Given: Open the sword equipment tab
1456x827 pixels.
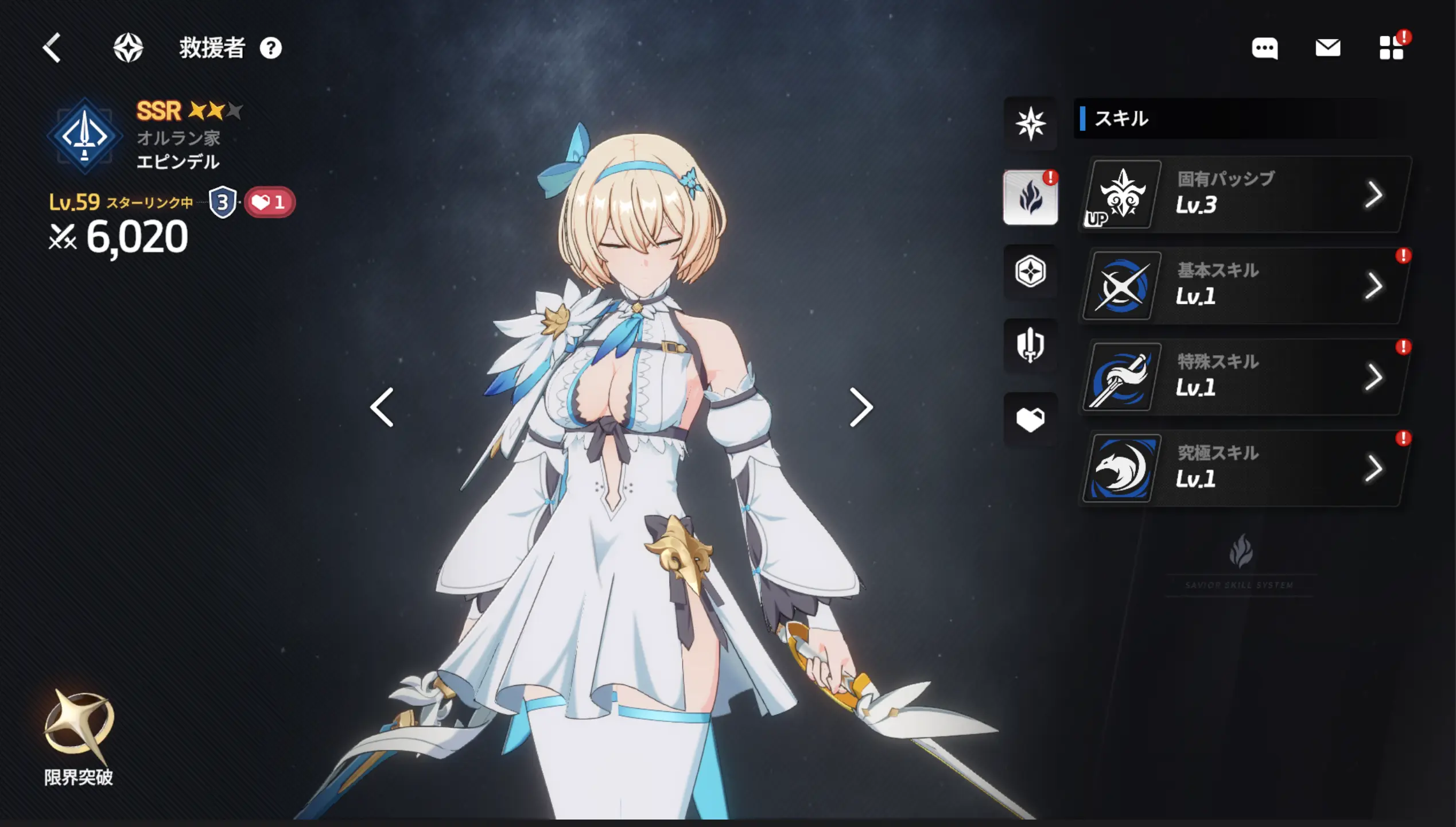Looking at the screenshot, I should (1030, 345).
